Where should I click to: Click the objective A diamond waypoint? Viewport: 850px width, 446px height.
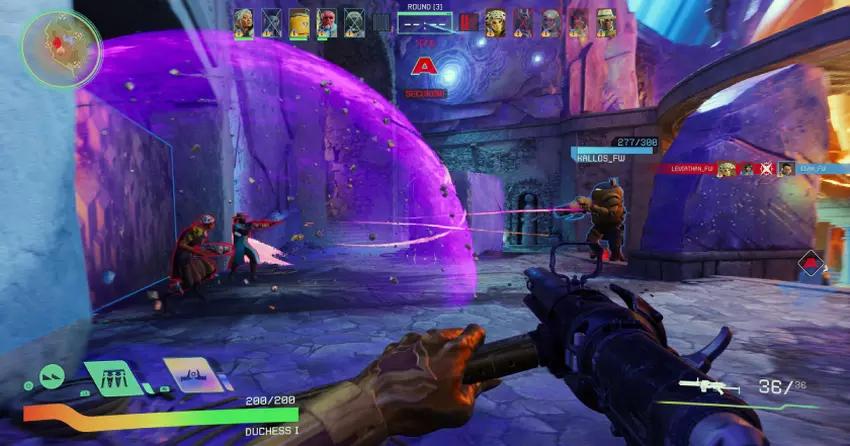coord(812,265)
